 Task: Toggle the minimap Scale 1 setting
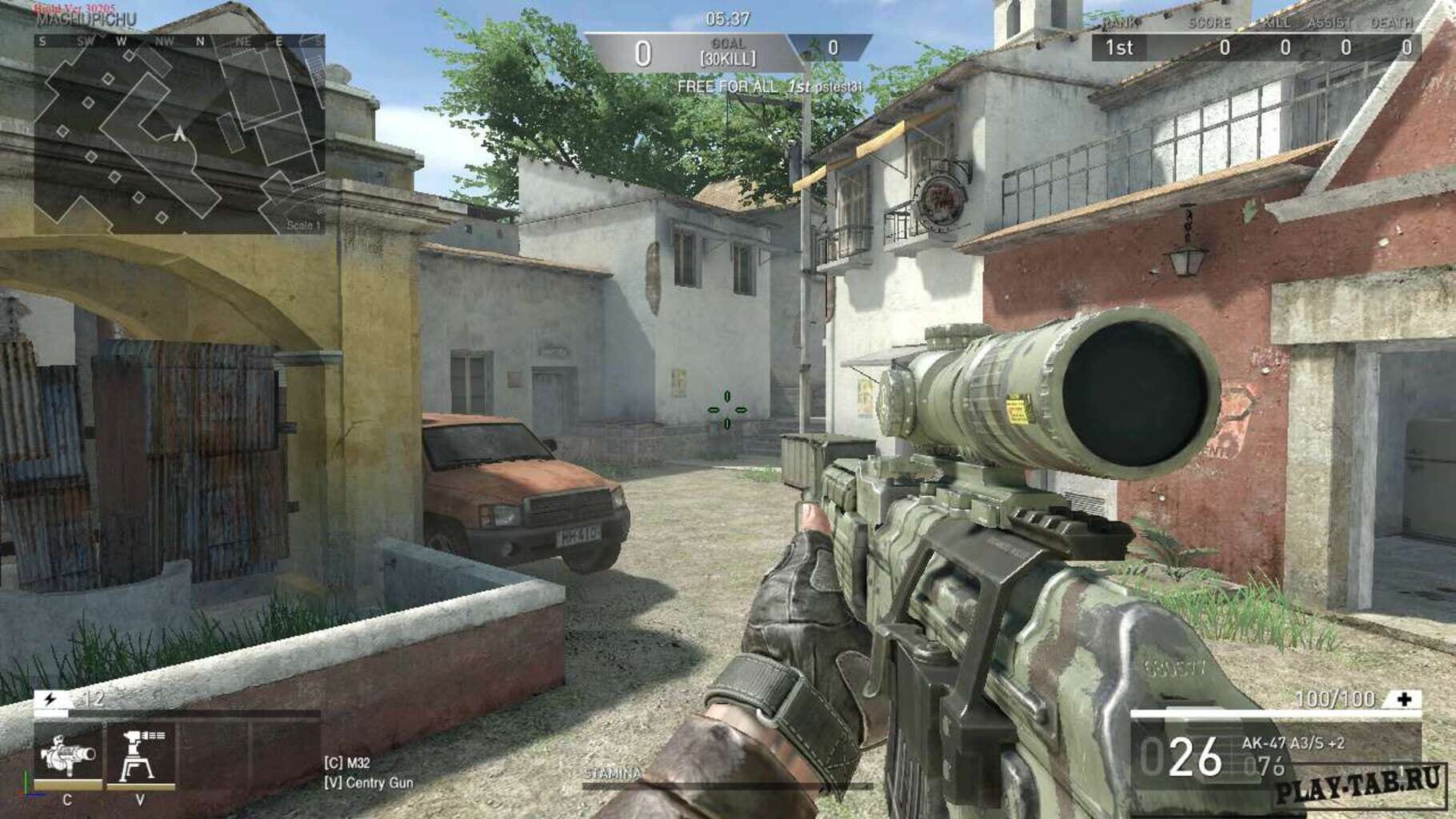(302, 226)
